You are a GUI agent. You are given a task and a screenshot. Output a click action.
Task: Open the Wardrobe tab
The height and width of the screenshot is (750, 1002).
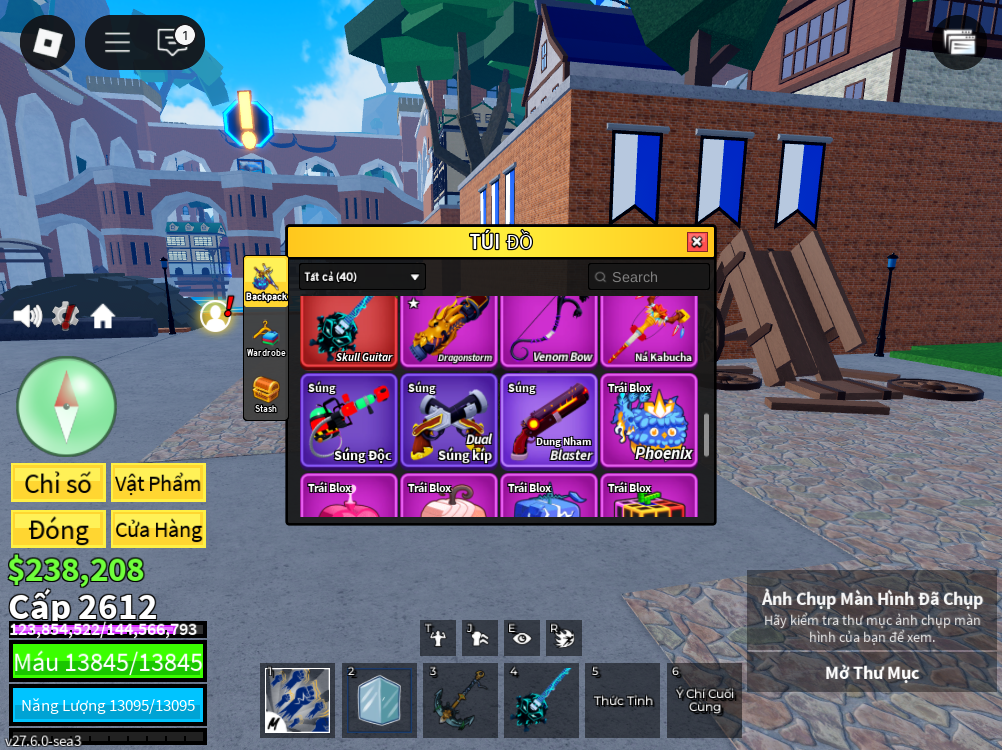point(266,338)
